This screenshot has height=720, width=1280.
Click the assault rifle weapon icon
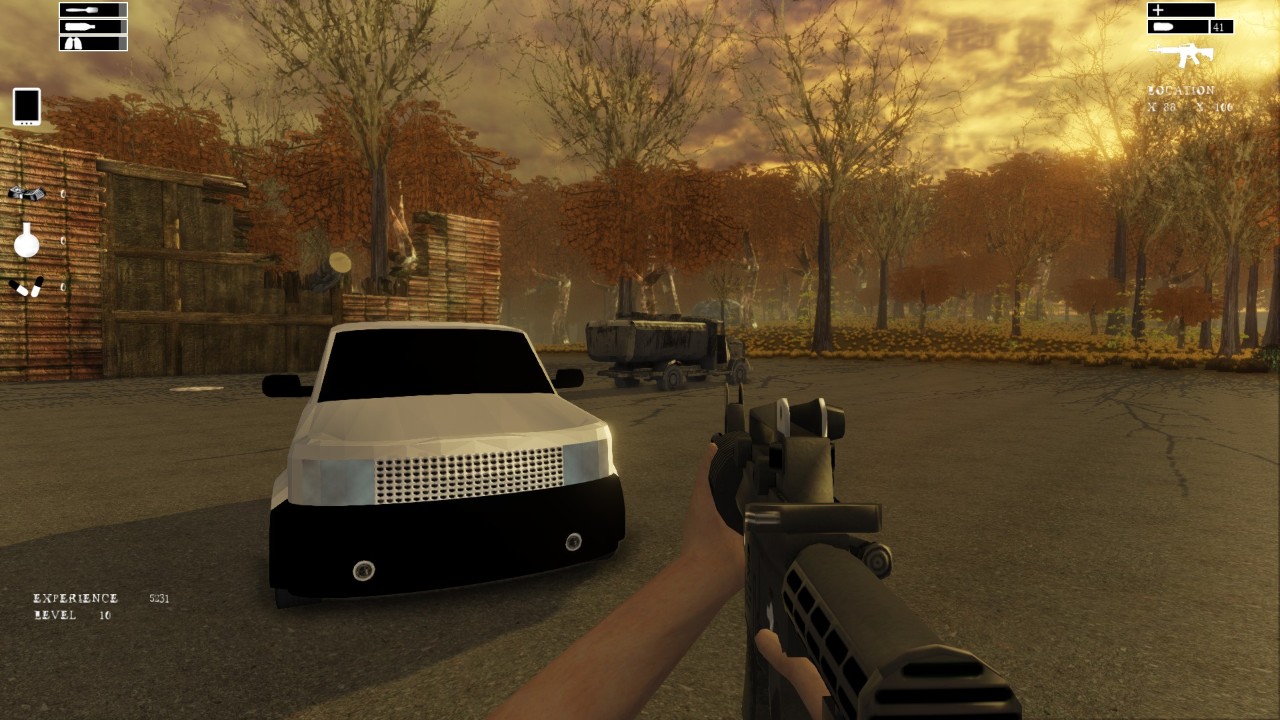click(1181, 55)
